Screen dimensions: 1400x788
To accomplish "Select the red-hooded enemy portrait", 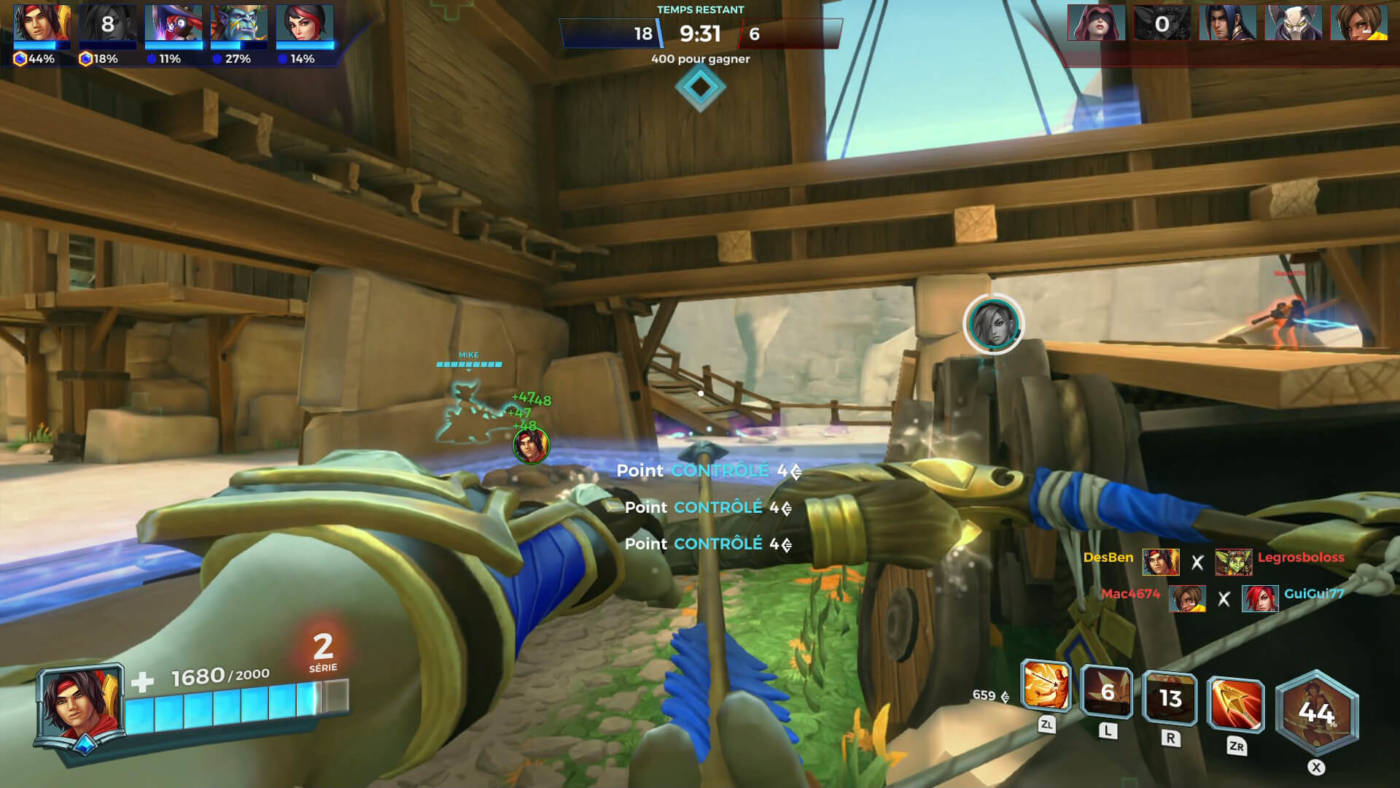I will (x=1096, y=23).
